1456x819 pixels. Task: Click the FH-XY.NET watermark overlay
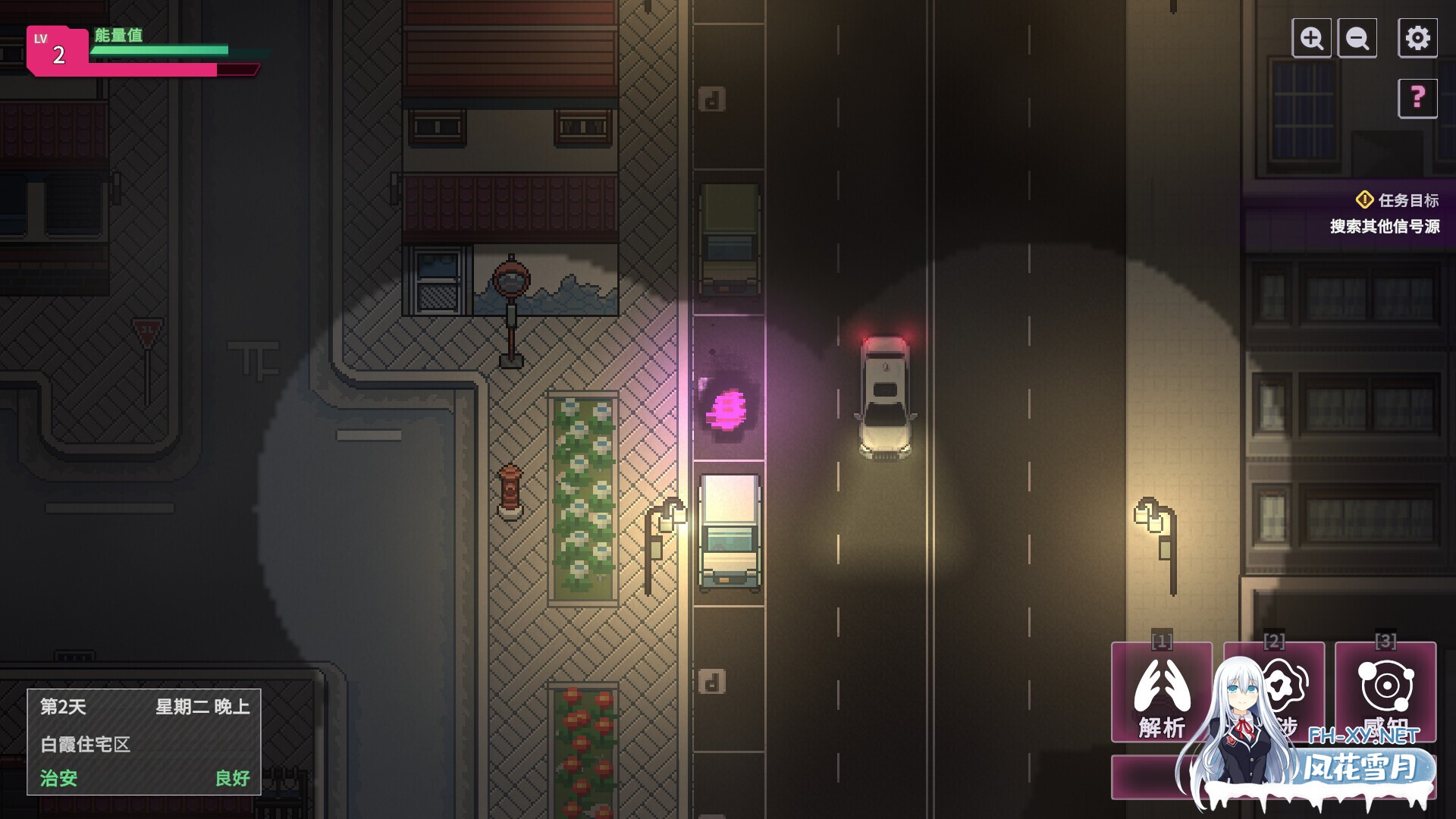(1363, 735)
